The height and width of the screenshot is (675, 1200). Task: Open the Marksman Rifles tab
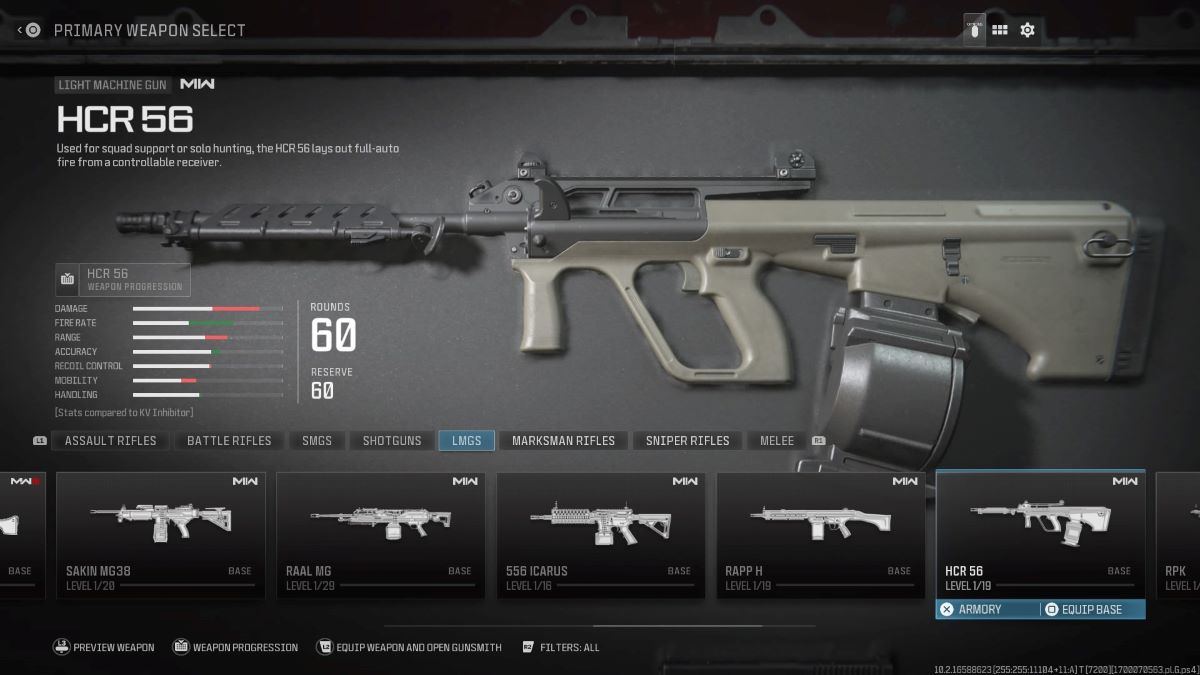(x=563, y=440)
